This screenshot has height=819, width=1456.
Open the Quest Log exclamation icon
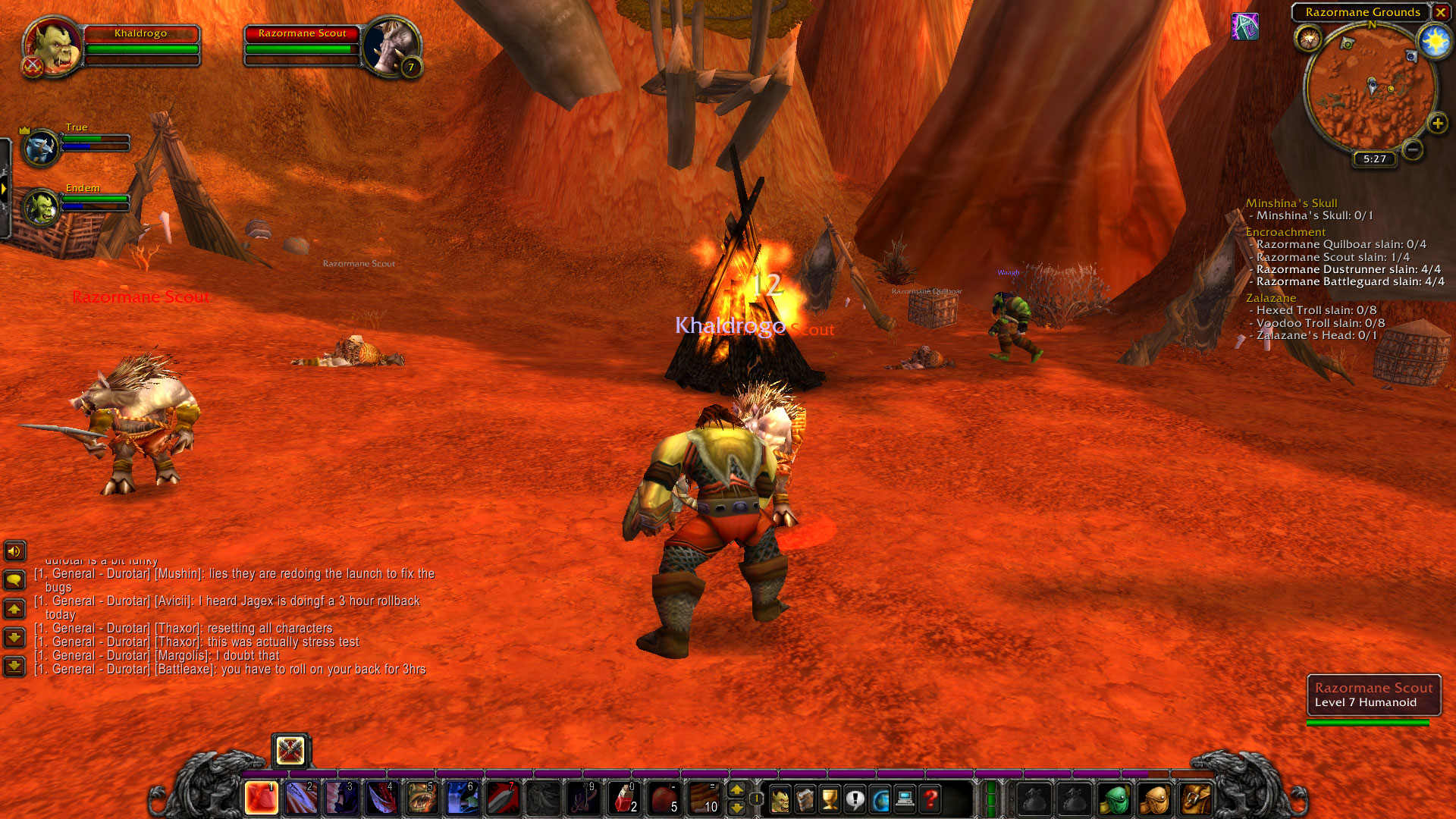pos(855,799)
